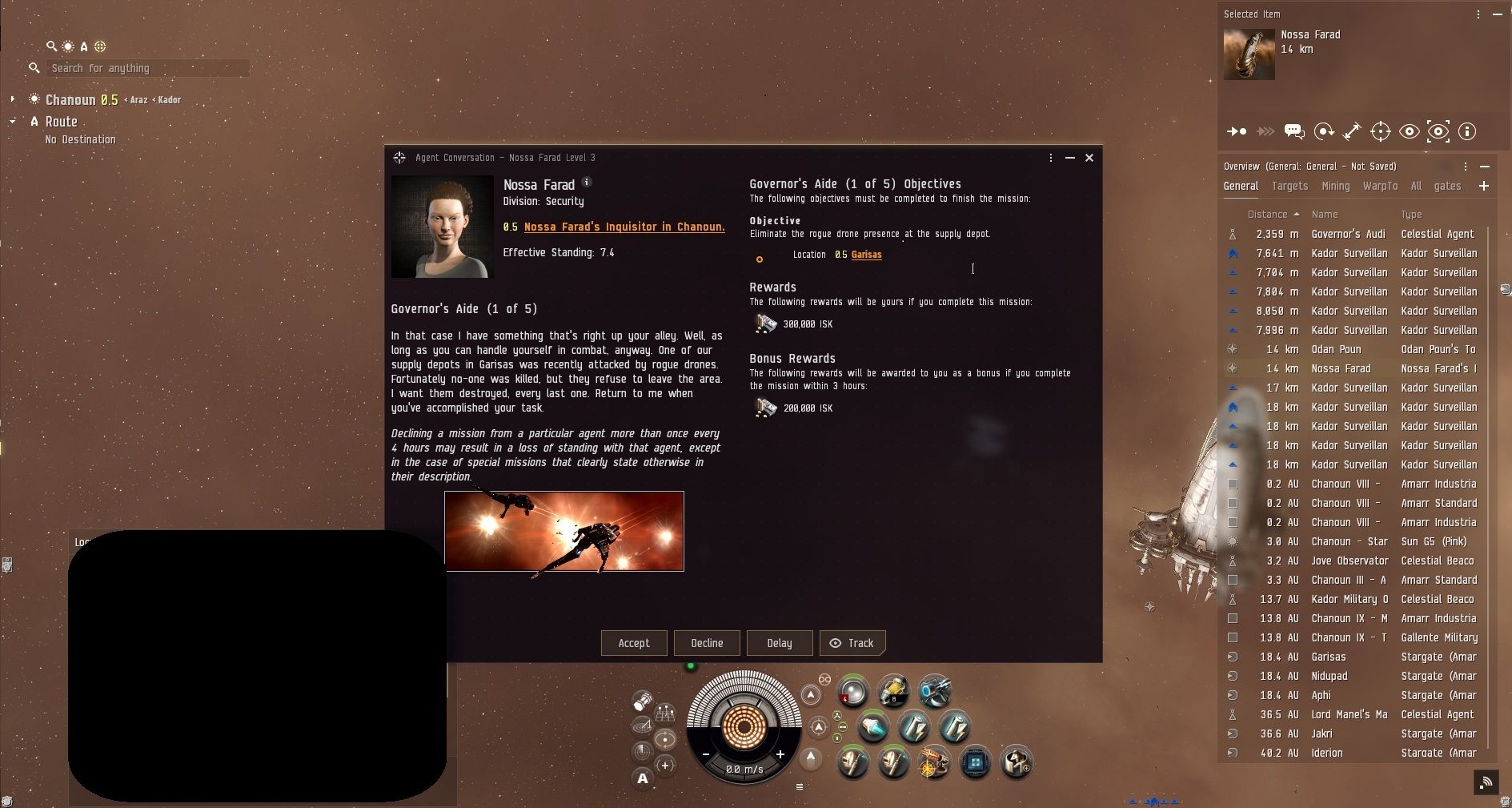The height and width of the screenshot is (808, 1512).
Task: Delay the mission decision
Action: [x=779, y=643]
